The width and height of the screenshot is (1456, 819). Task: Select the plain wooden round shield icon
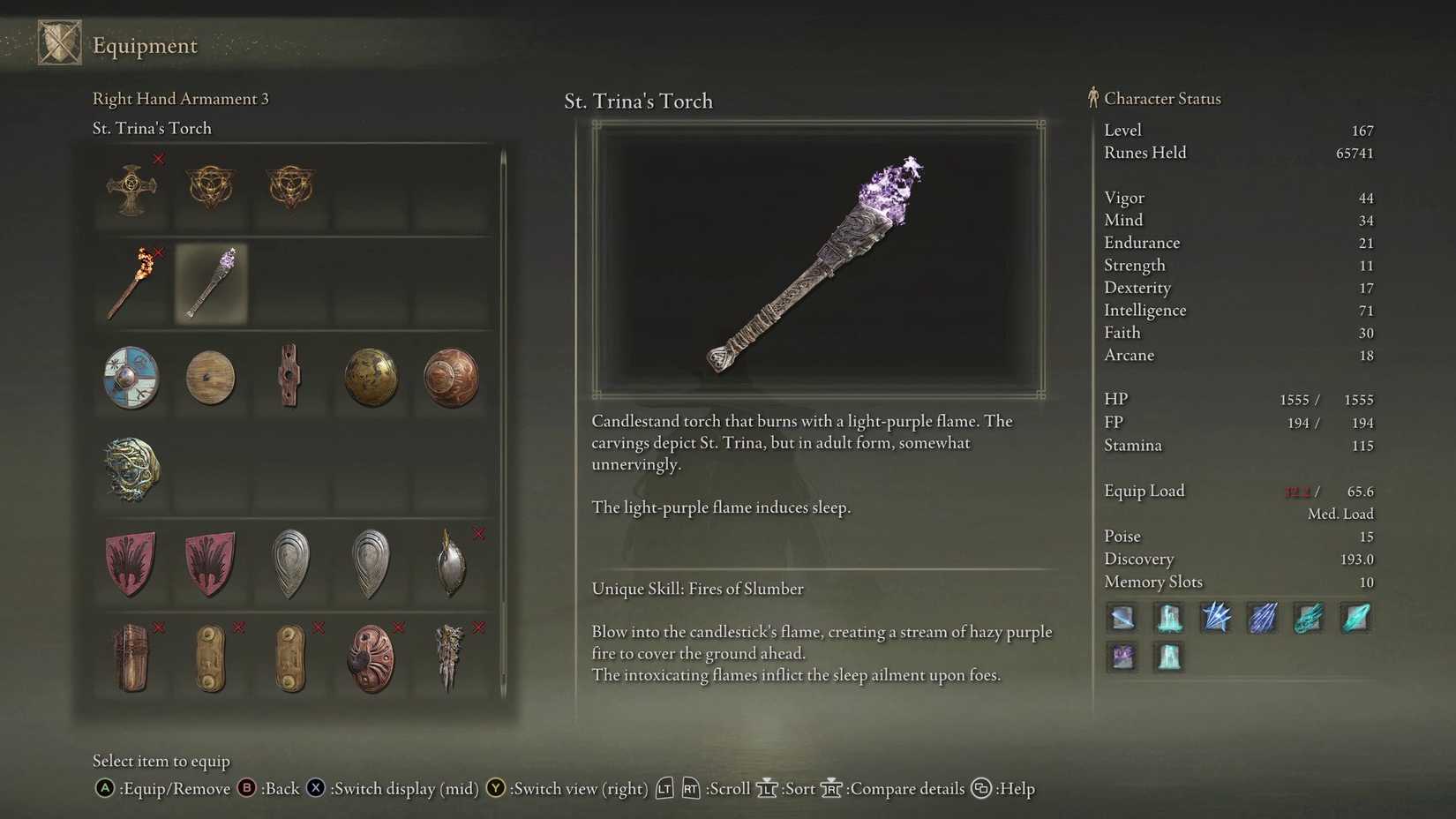click(x=210, y=378)
